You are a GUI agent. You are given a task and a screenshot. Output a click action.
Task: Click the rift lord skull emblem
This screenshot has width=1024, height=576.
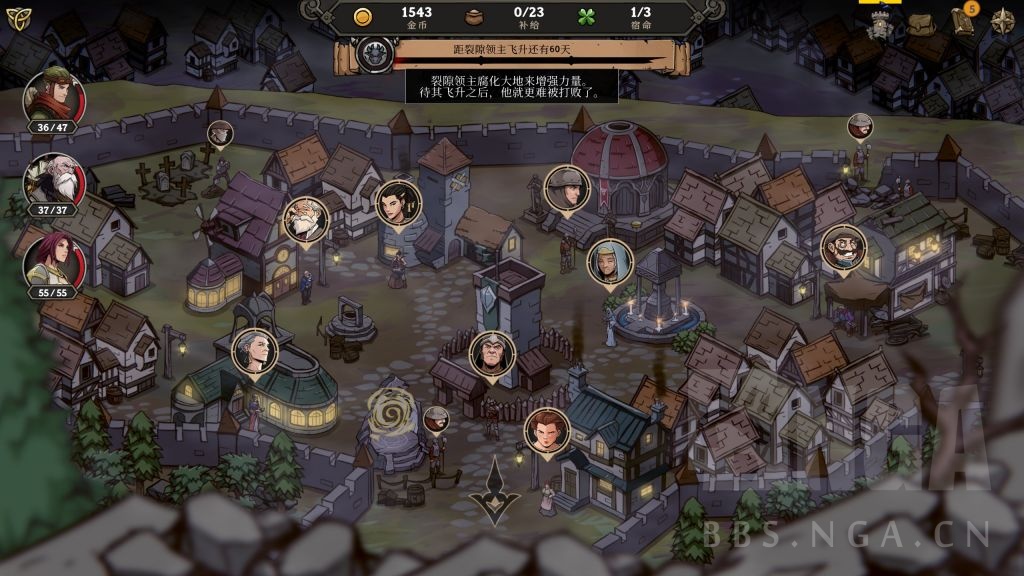(376, 51)
